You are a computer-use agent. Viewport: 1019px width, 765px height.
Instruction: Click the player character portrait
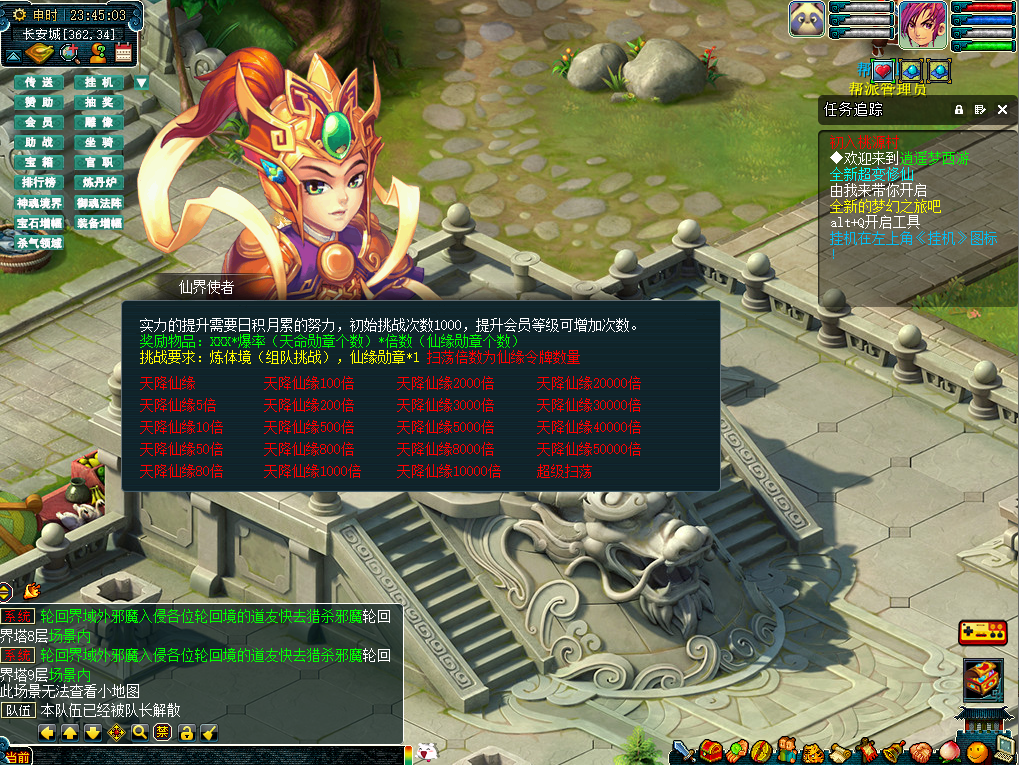(x=922, y=25)
